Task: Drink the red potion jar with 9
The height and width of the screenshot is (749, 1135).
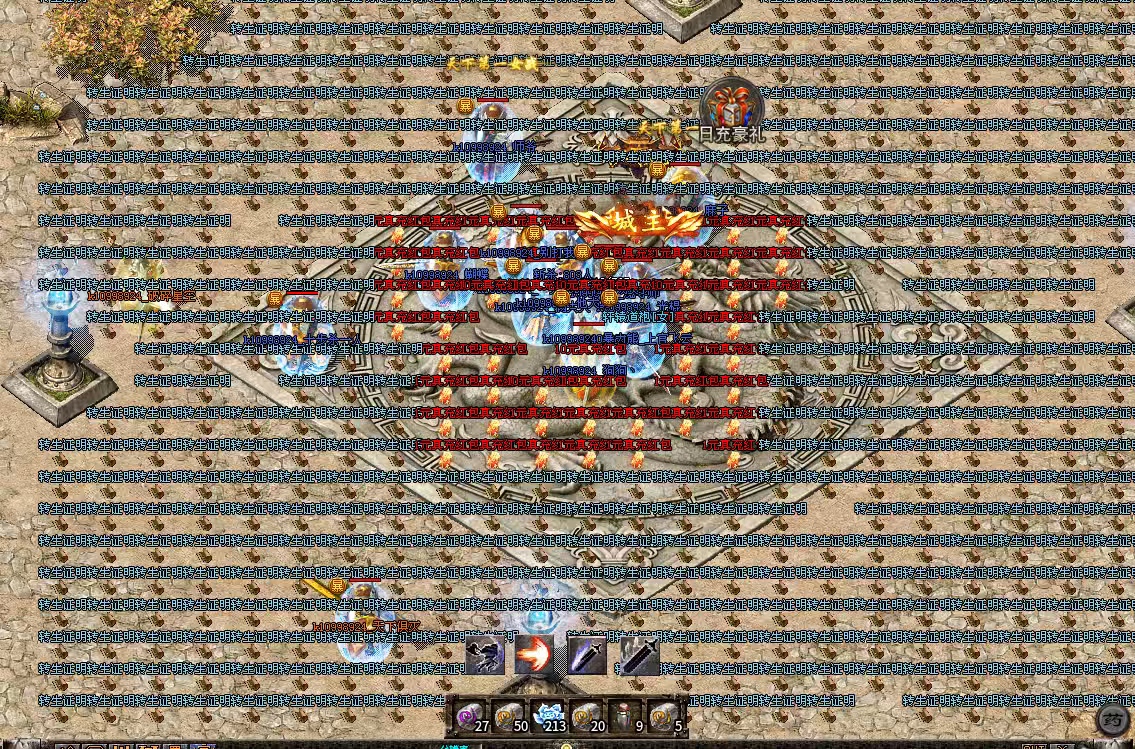Action: pyautogui.click(x=626, y=716)
